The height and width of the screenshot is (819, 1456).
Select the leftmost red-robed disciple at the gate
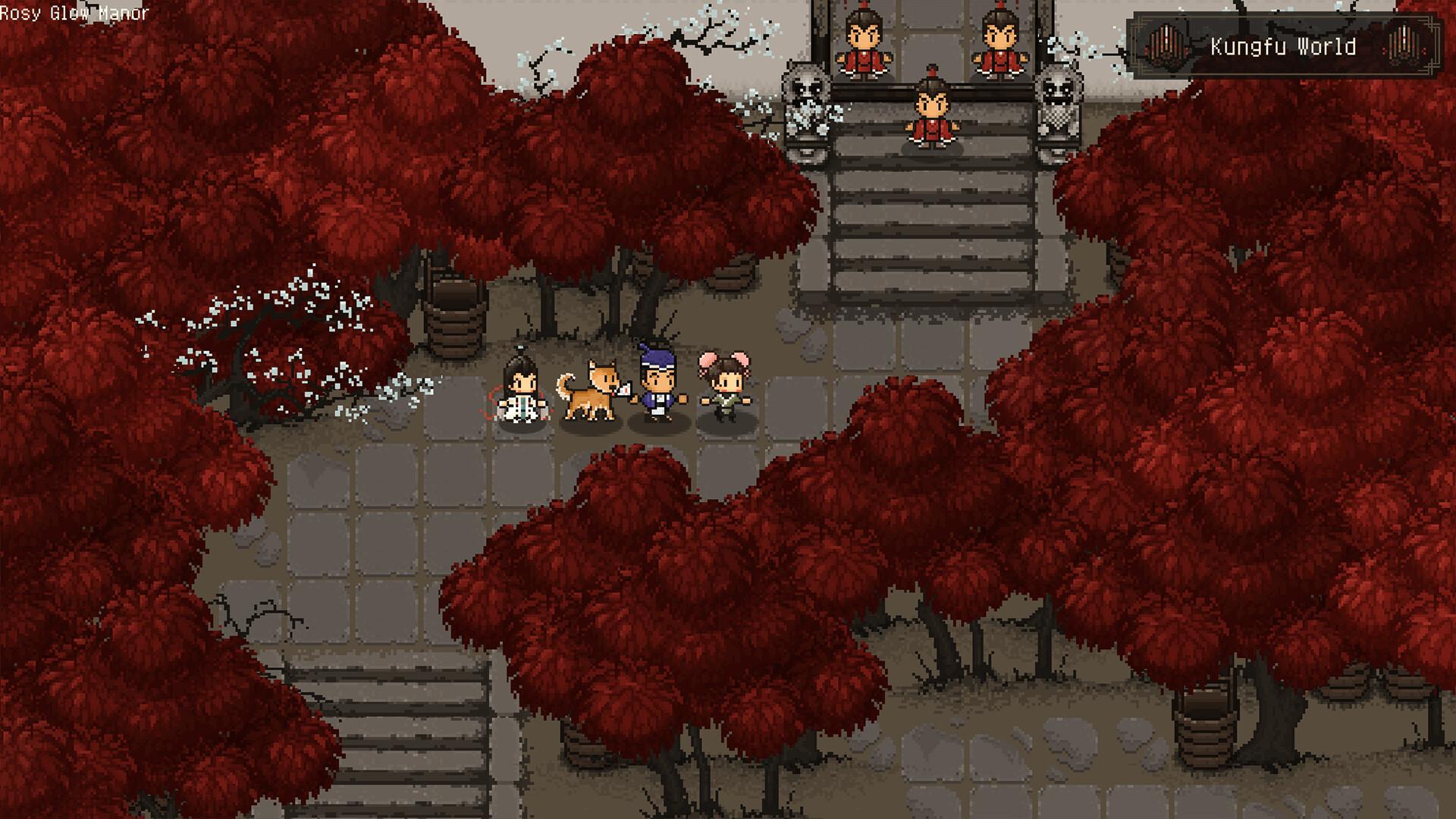click(x=864, y=42)
